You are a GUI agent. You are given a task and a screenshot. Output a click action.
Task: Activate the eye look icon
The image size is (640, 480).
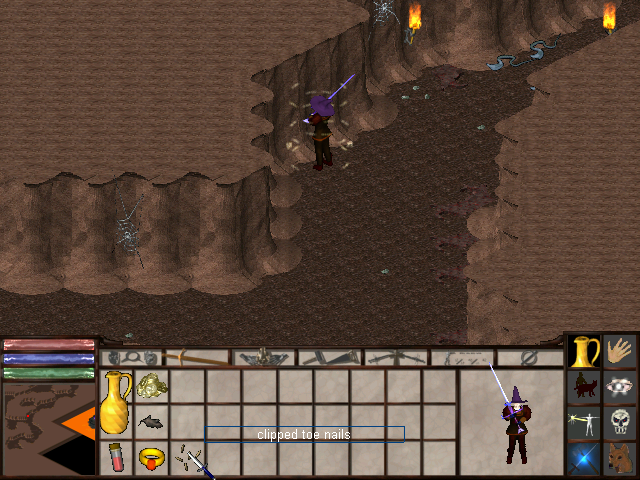tap(621, 387)
